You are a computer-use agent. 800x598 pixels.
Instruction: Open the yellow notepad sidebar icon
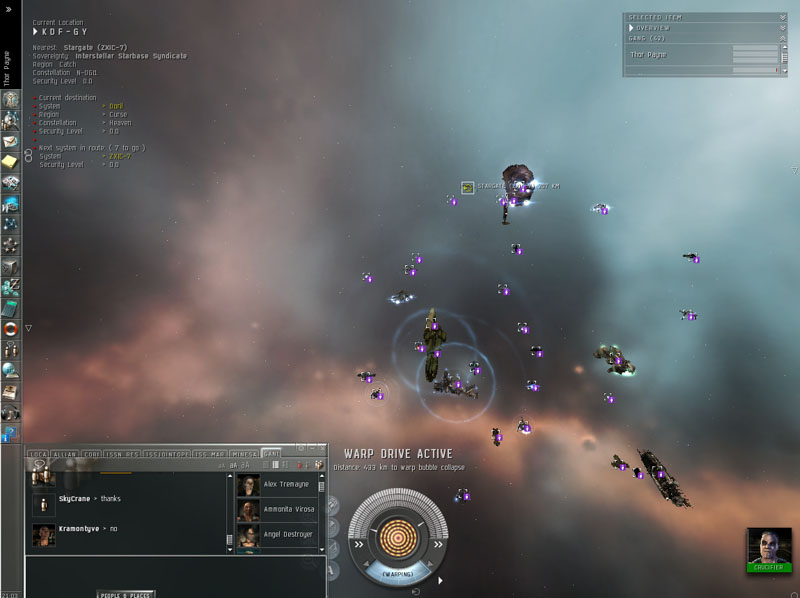point(10,161)
